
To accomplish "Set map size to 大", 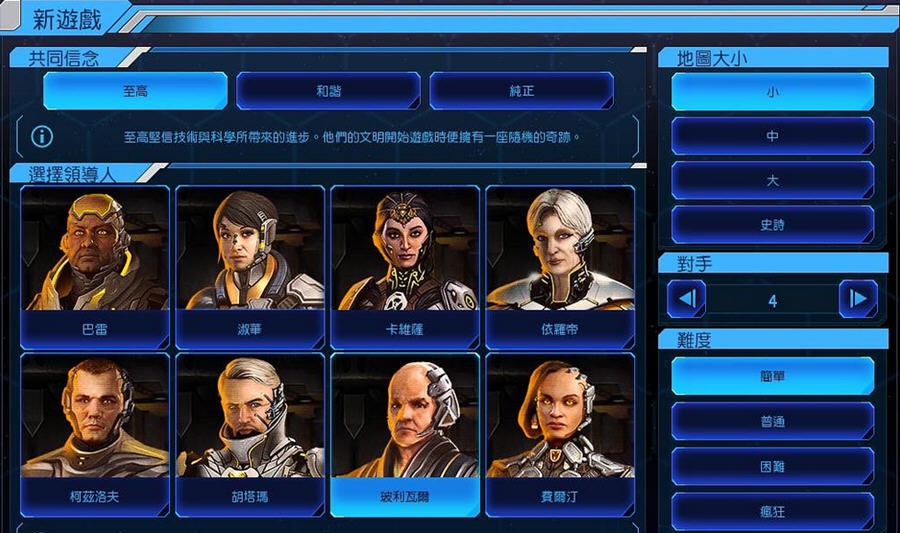I will coord(772,181).
